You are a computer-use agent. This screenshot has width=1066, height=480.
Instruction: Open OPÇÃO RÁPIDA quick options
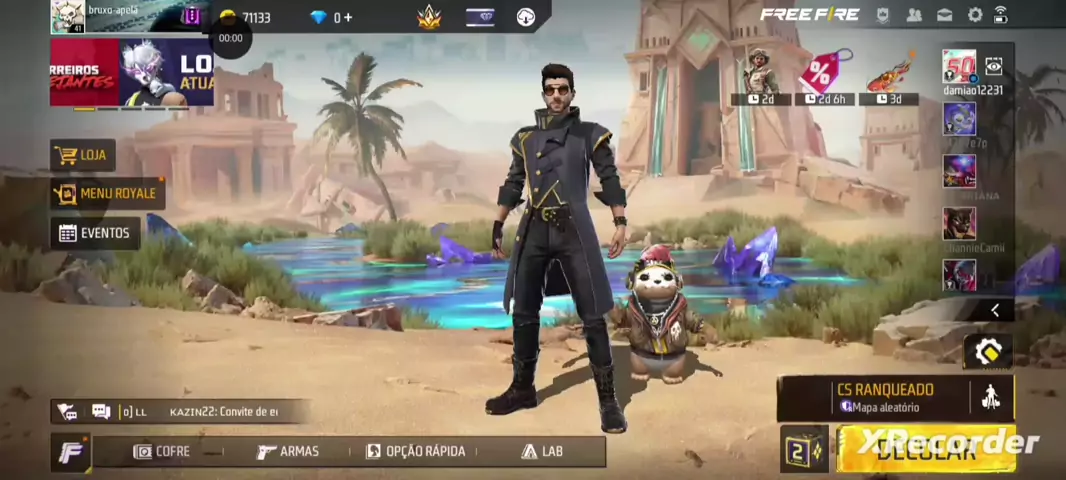[x=416, y=451]
